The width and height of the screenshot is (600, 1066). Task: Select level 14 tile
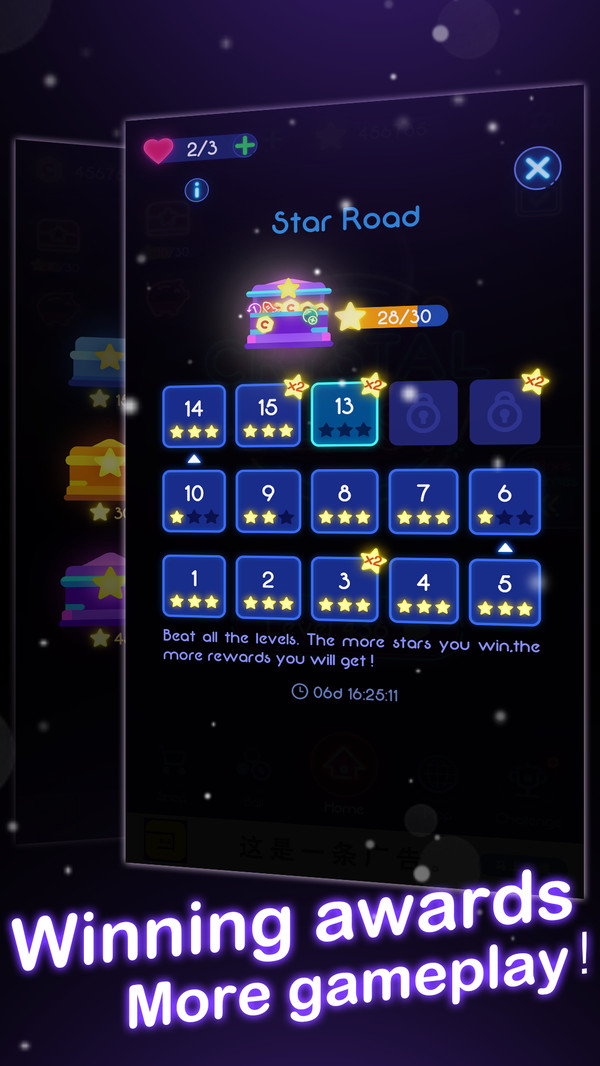point(194,416)
